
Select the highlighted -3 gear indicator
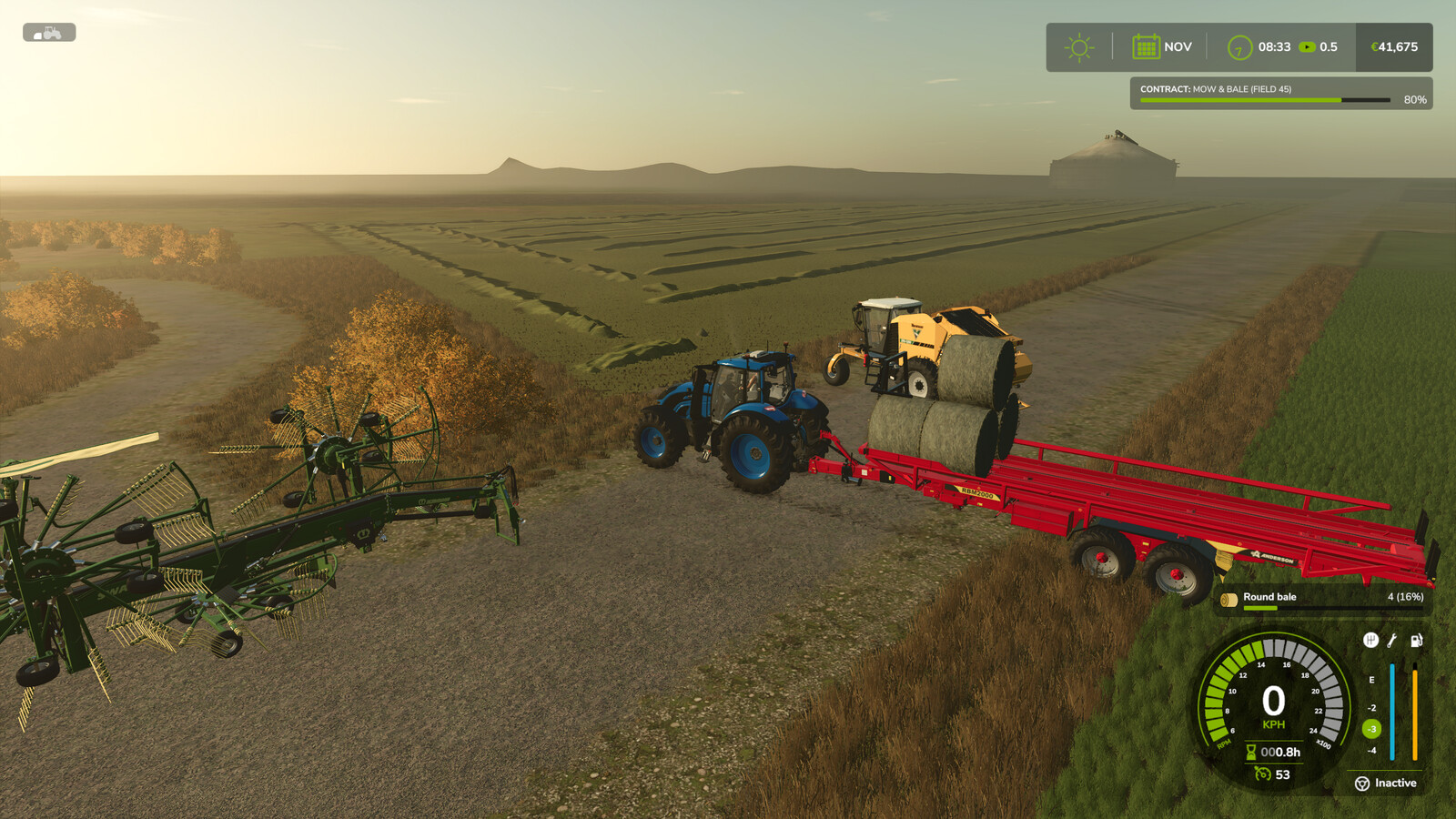1371,729
